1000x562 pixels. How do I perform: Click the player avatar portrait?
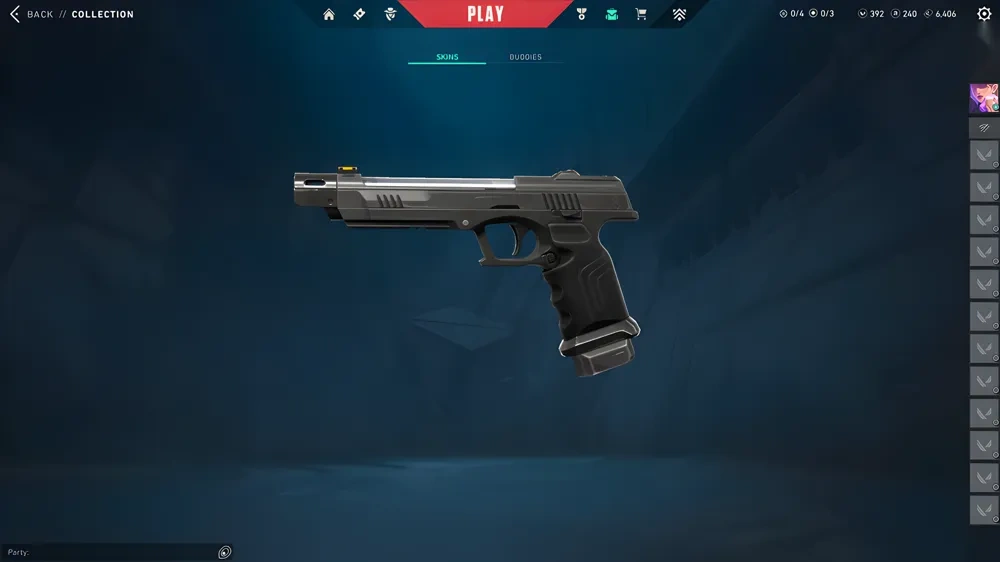pos(983,97)
